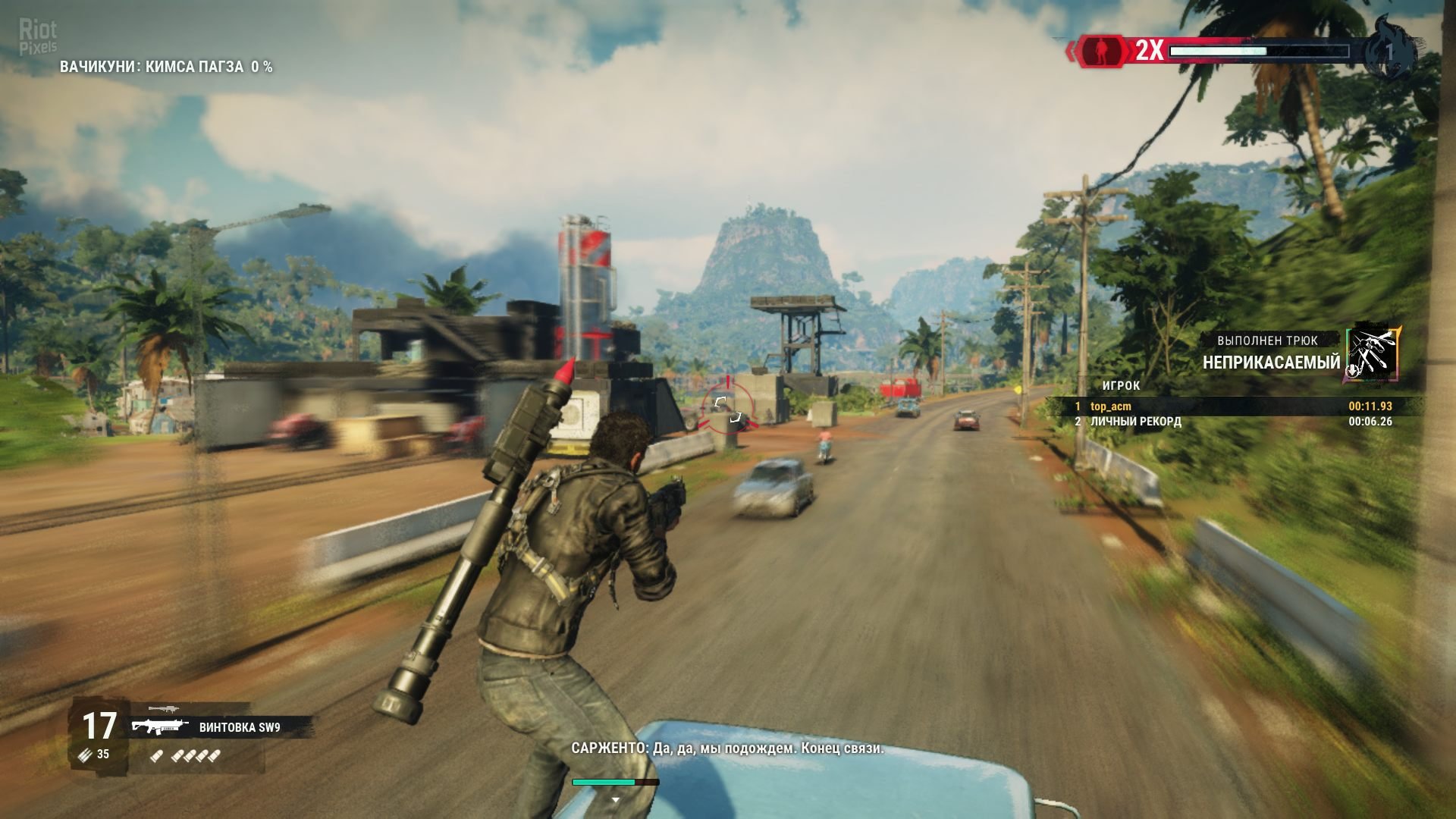Viewport: 1456px width, 819px height.
Task: Select the ЛИЧНЫЙ РЕКОРД leaderboard row
Action: click(1235, 422)
